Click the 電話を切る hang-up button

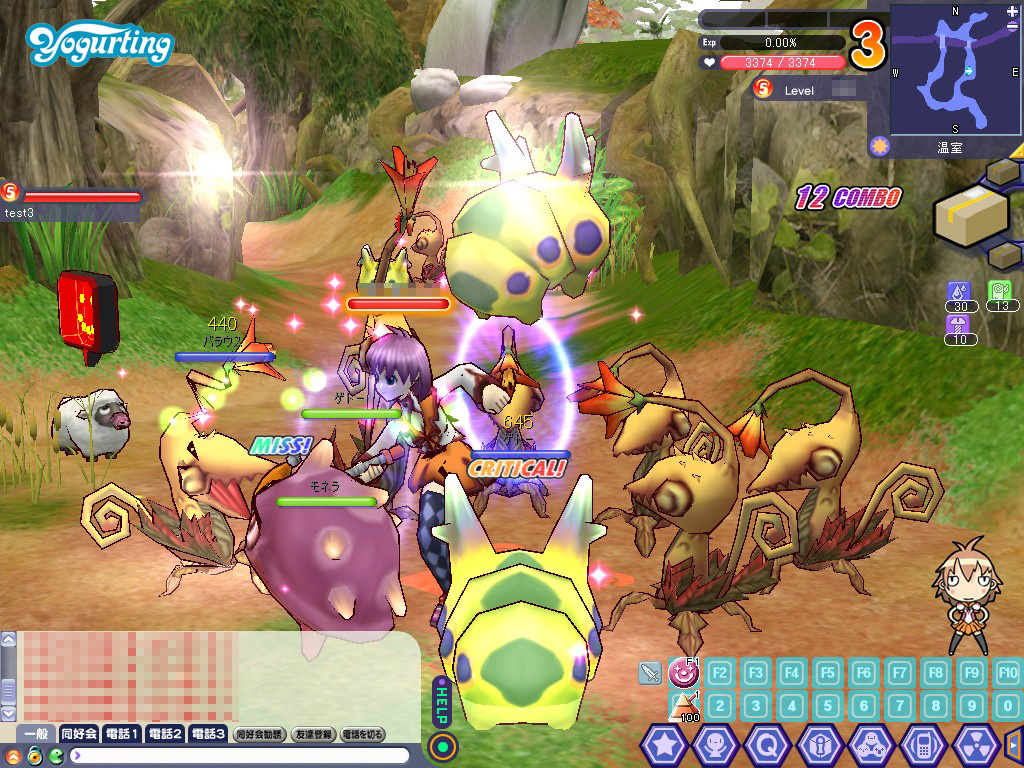(363, 734)
